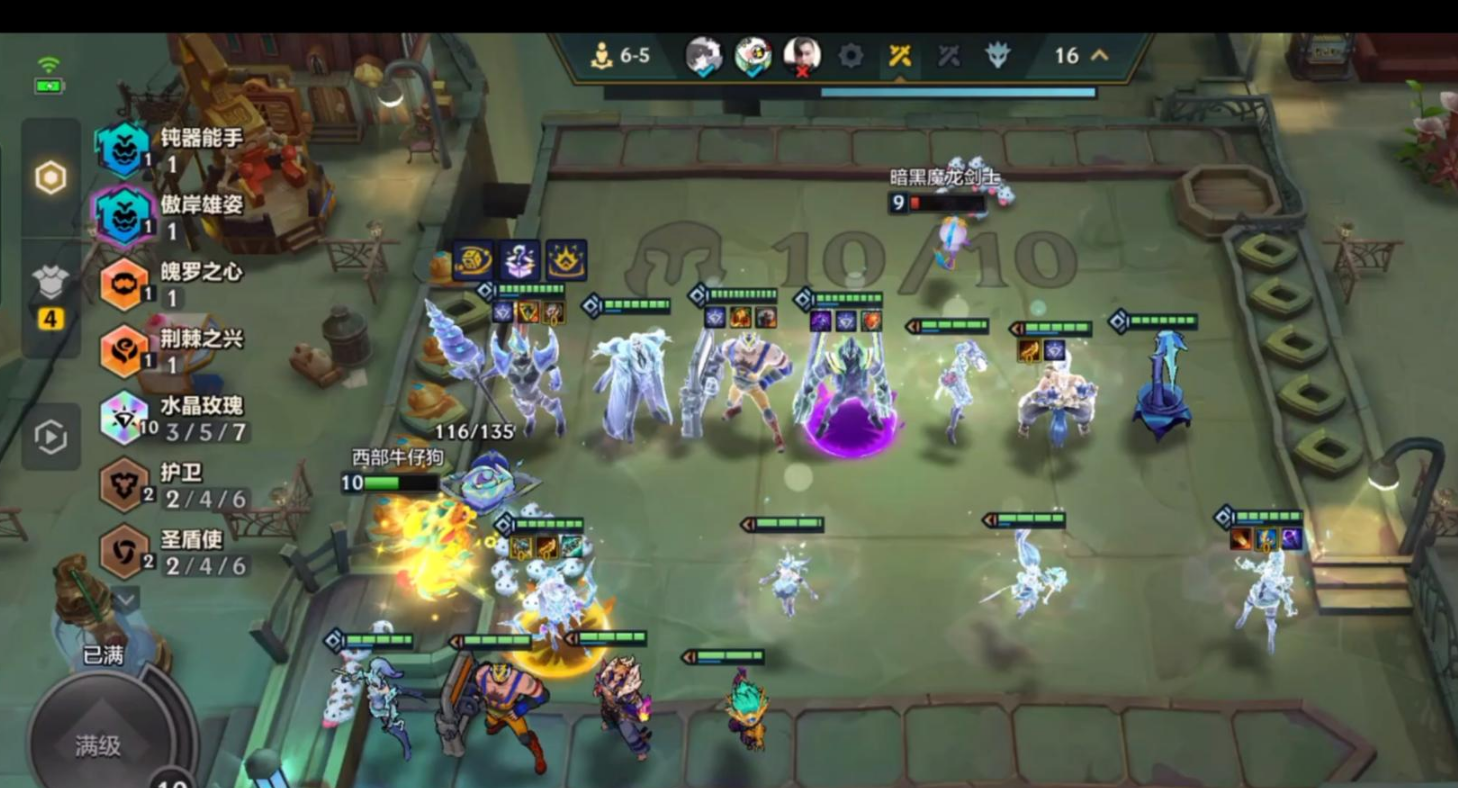Viewport: 1458px width, 788px height.
Task: Select the golden crown augment icon
Action: (x=566, y=260)
